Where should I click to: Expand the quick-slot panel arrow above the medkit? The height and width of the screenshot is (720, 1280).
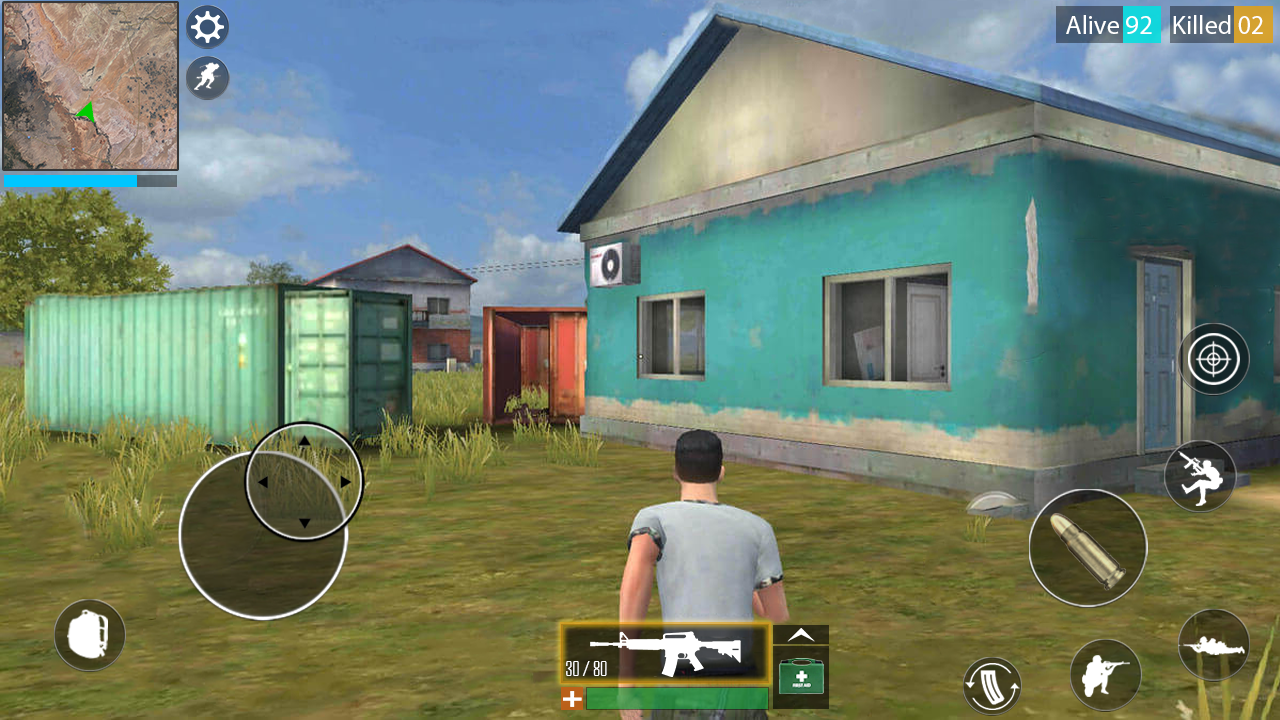click(x=800, y=634)
